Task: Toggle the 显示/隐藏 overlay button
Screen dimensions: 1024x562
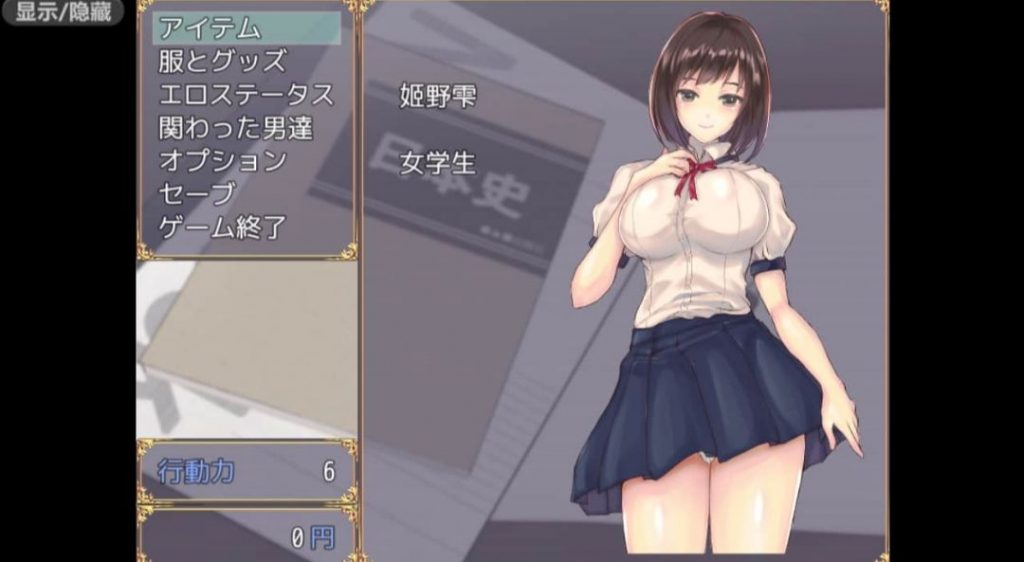Action: click(62, 12)
